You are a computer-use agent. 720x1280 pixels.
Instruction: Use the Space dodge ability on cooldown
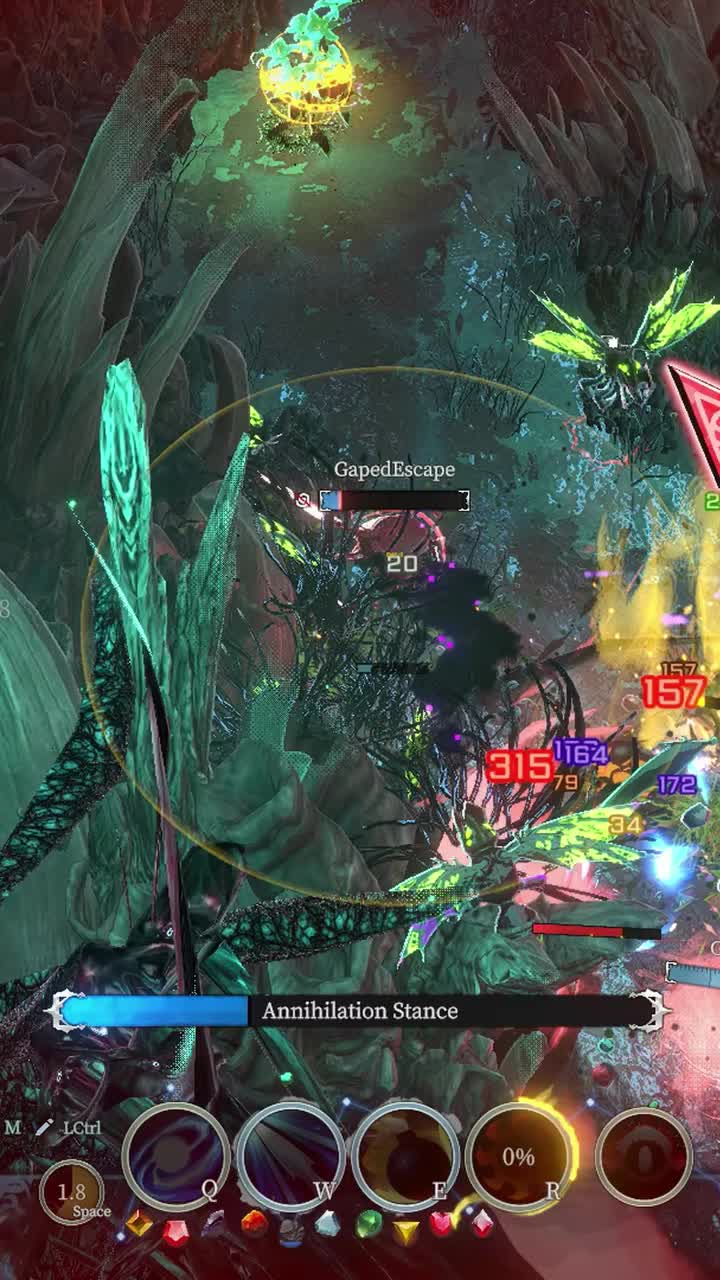tap(71, 1193)
